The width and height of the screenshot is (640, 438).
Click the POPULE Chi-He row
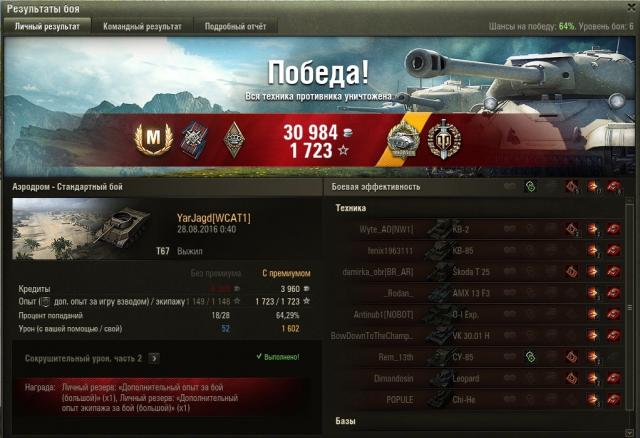pos(480,397)
